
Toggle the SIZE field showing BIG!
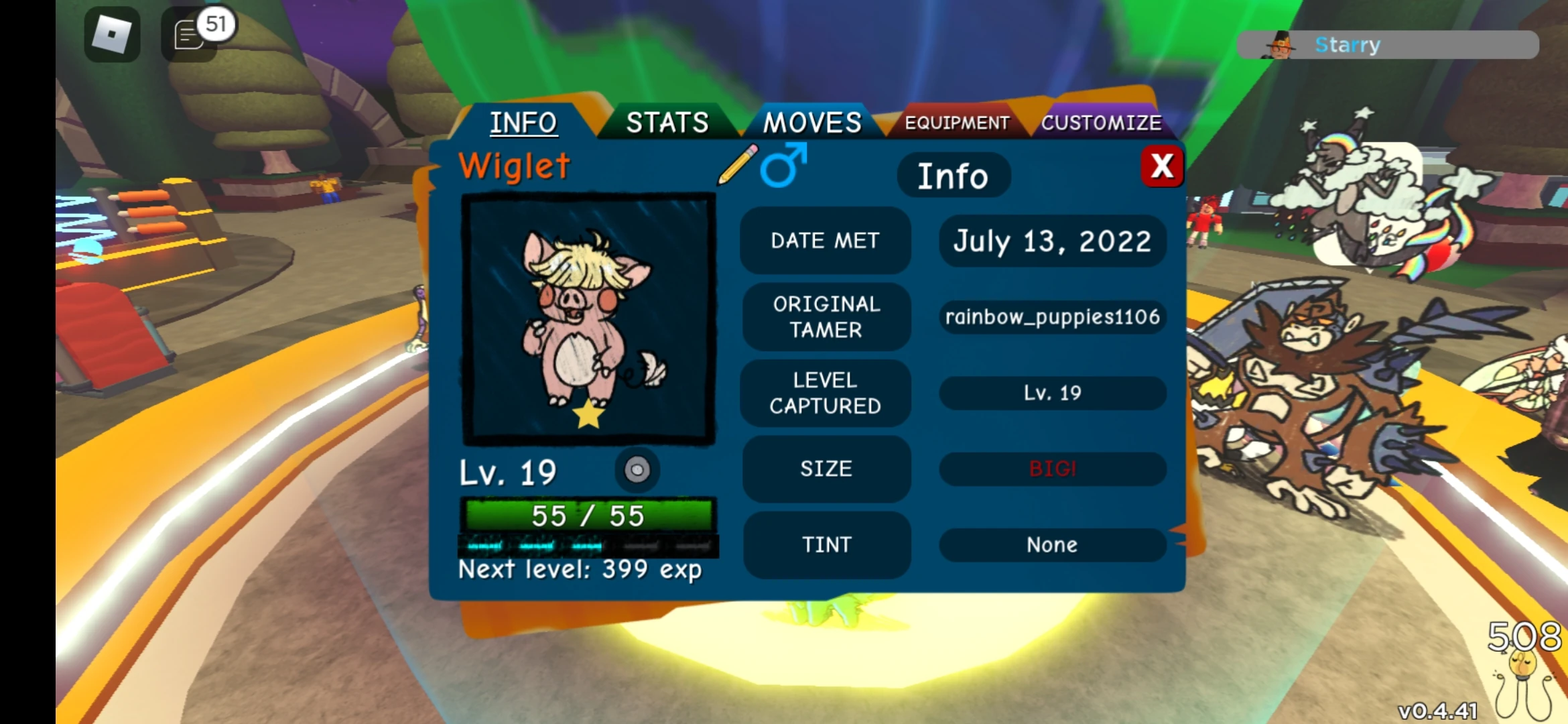pyautogui.click(x=1052, y=469)
